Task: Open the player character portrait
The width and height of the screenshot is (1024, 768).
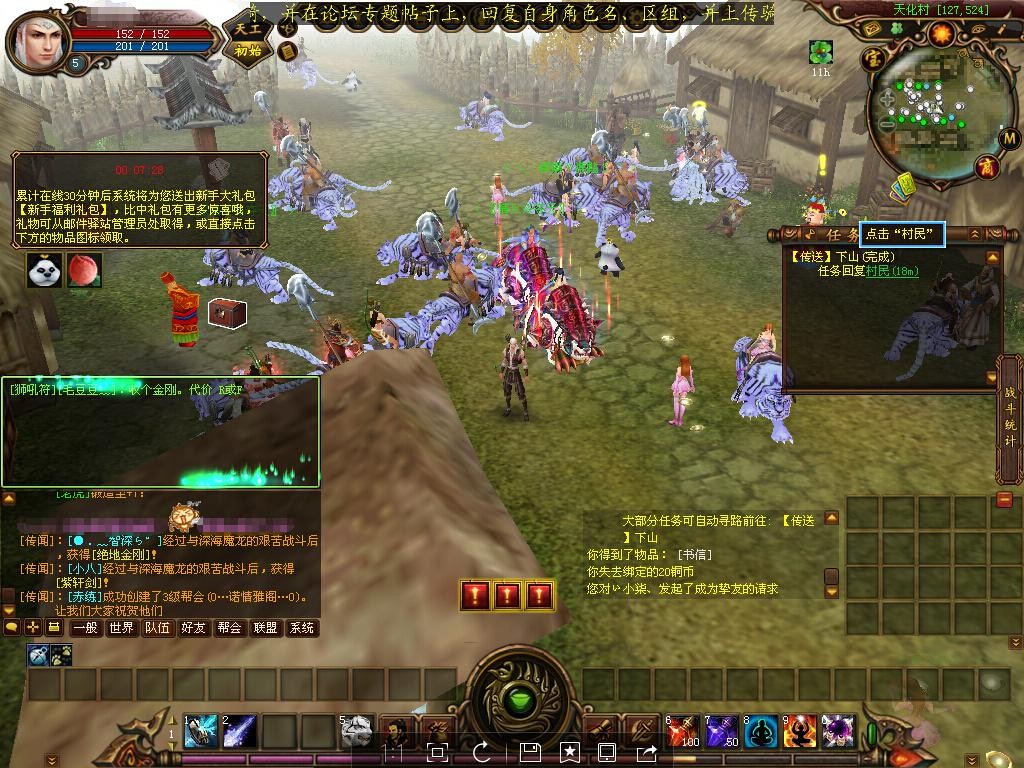Action: tap(38, 38)
